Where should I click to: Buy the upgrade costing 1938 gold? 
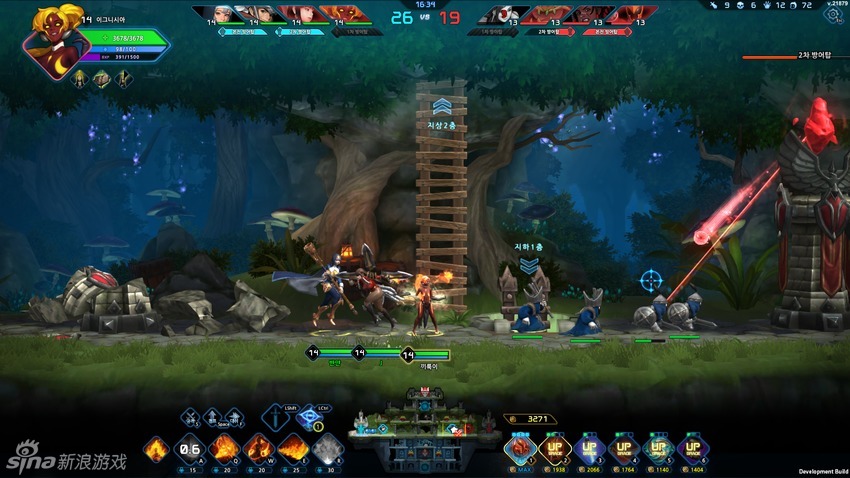tap(555, 447)
